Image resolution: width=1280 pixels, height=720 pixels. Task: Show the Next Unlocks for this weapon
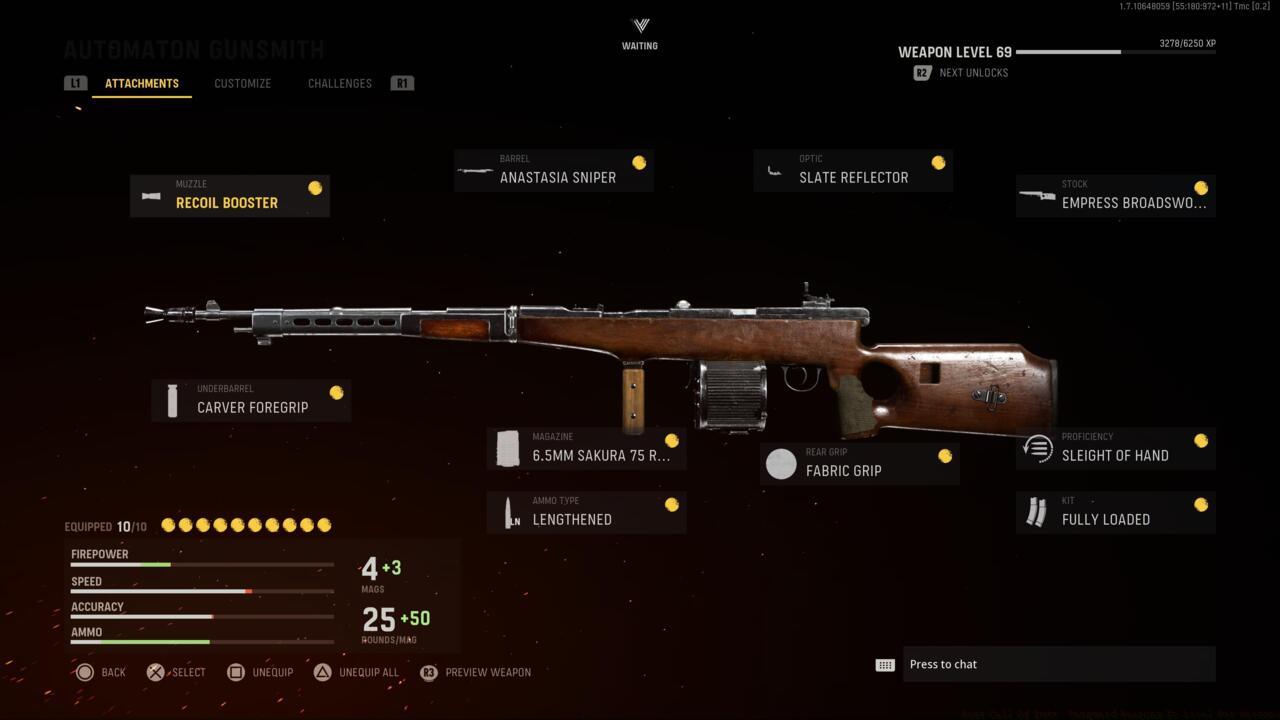(x=961, y=73)
